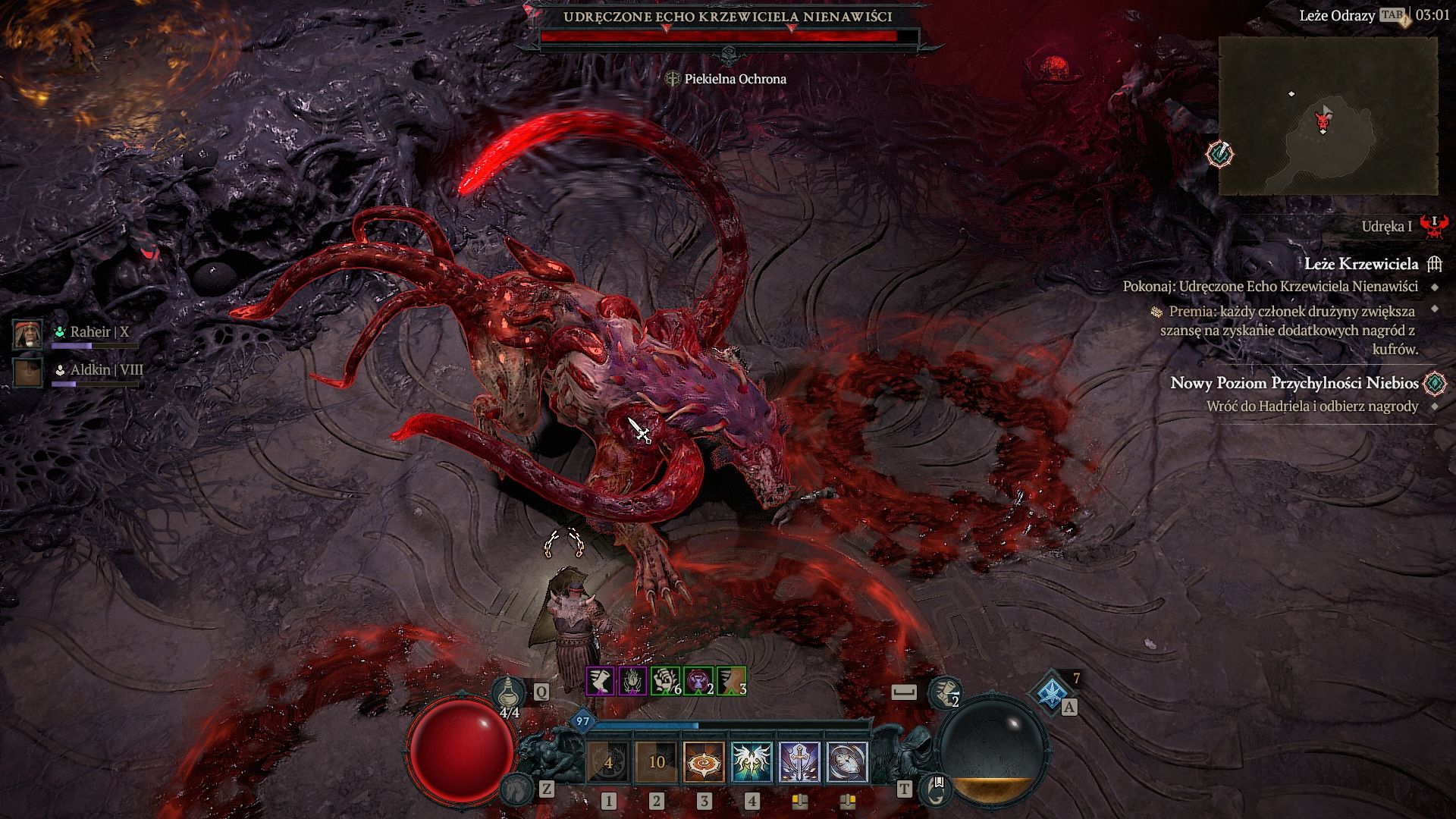Activate the skill slot on 4-second cooldown

pyautogui.click(x=608, y=762)
